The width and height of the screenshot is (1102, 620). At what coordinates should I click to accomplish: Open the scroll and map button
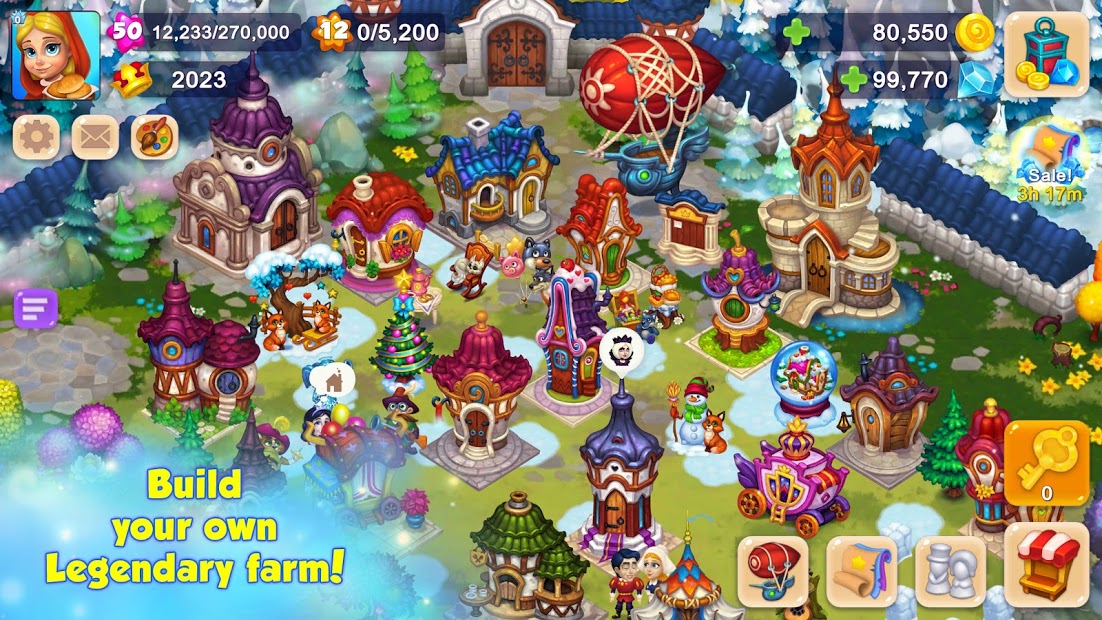click(x=861, y=571)
